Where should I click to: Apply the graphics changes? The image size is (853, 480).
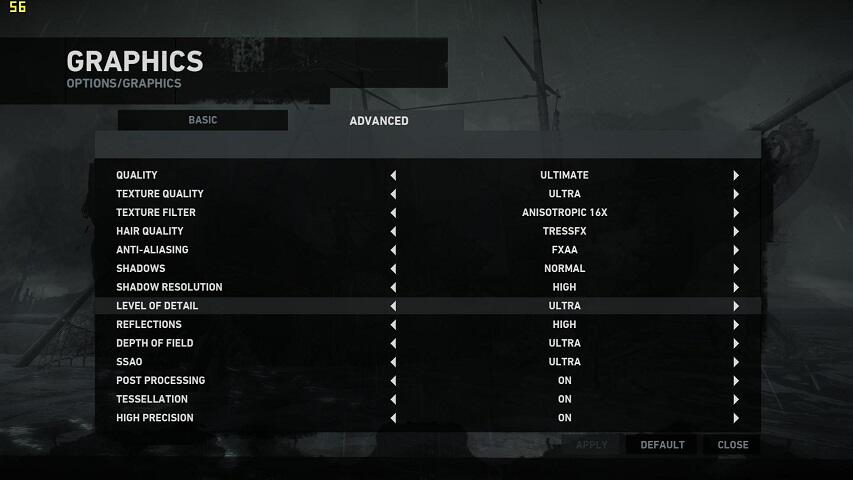point(591,445)
